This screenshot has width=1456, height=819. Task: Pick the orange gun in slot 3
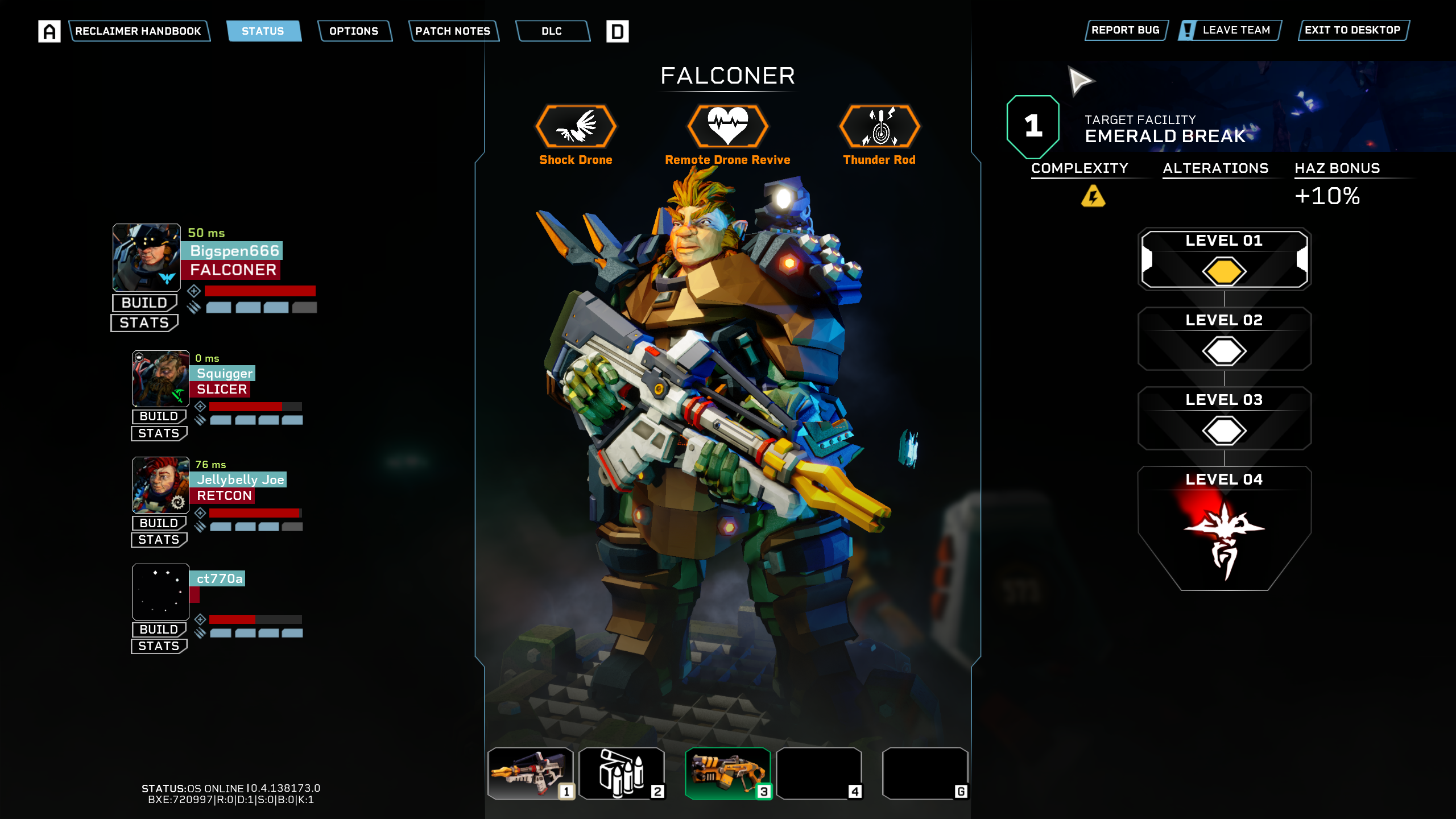click(727, 773)
